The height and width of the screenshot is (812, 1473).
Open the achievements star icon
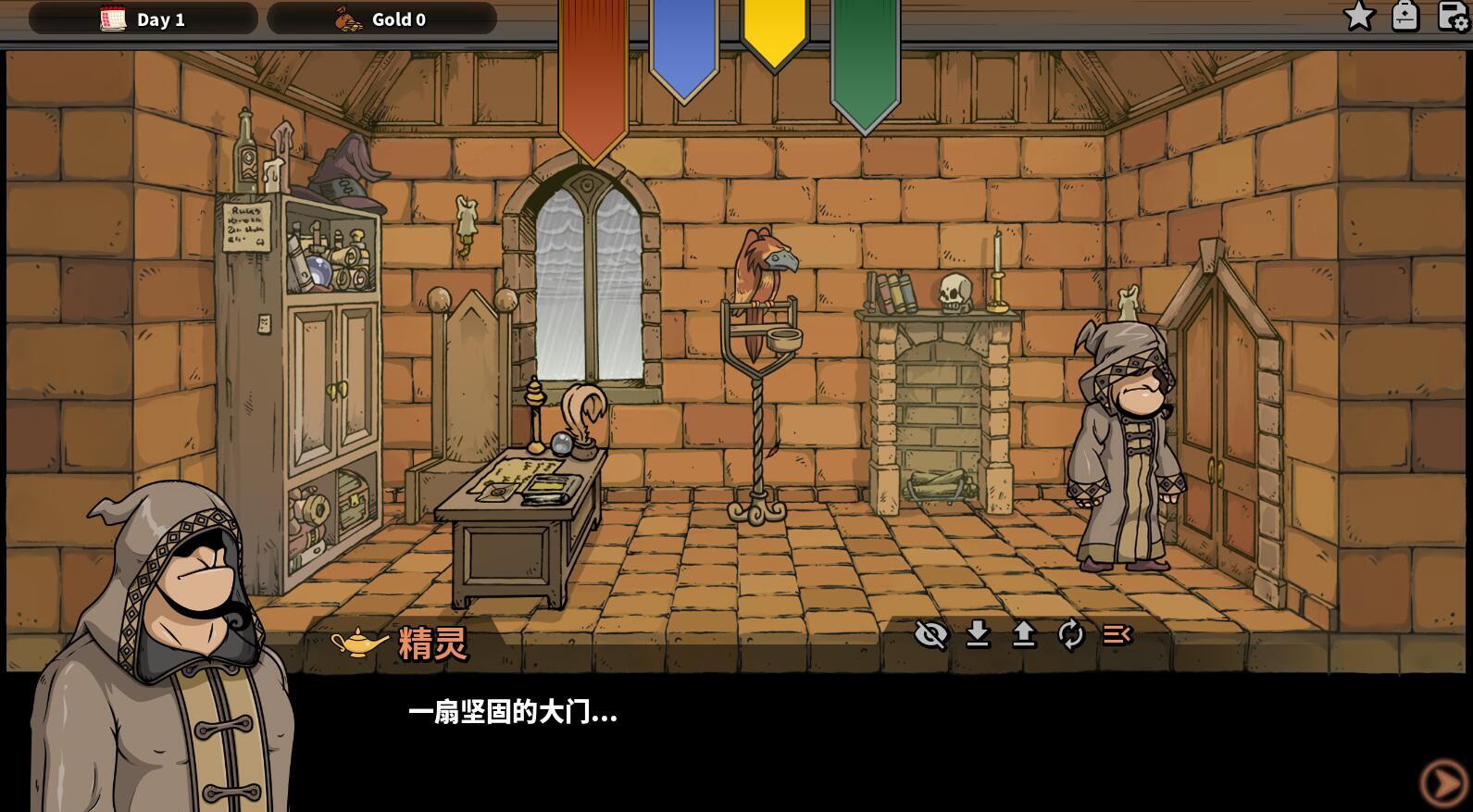1358,16
